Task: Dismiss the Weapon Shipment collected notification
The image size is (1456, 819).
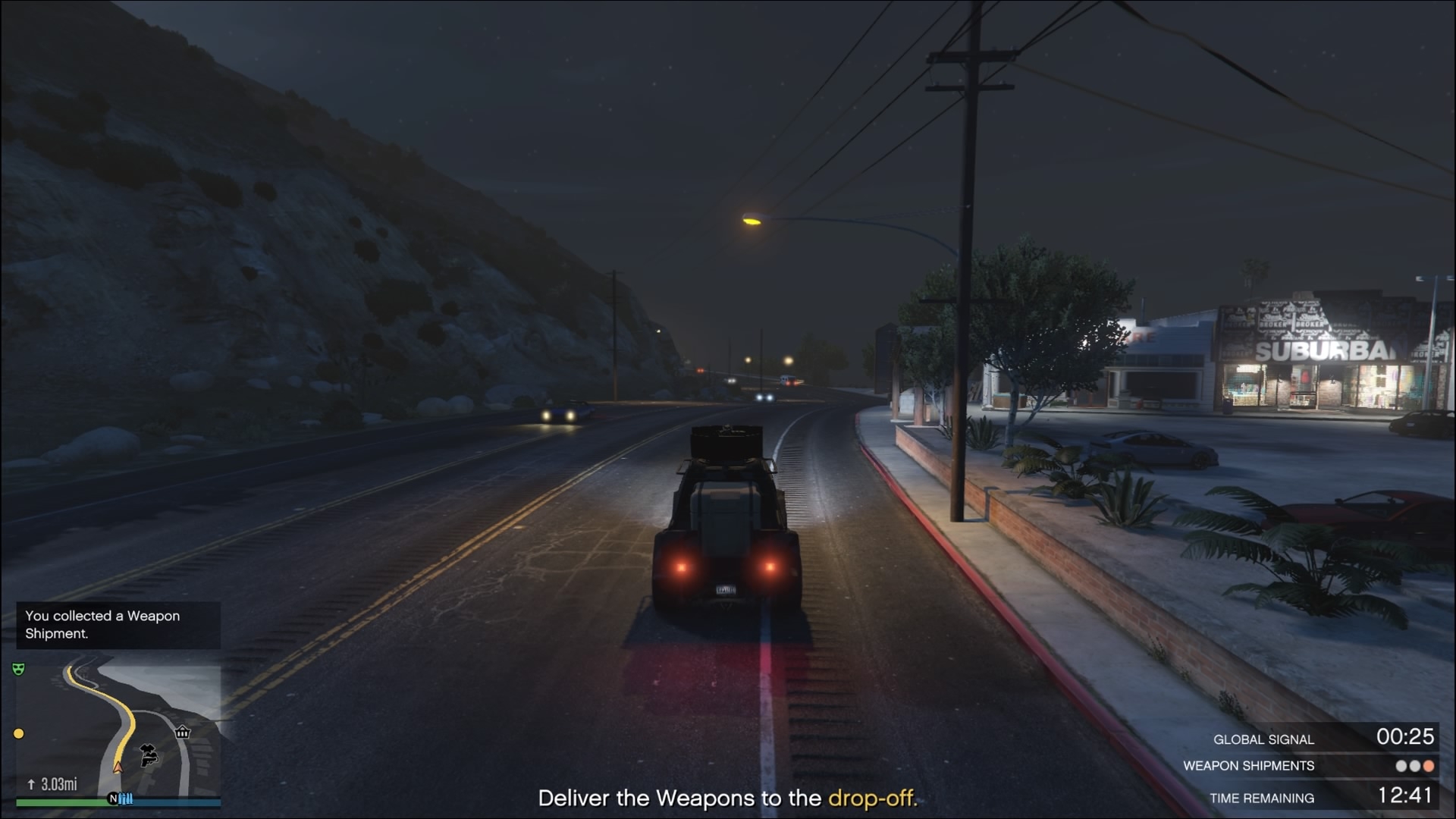Action: pos(118,625)
